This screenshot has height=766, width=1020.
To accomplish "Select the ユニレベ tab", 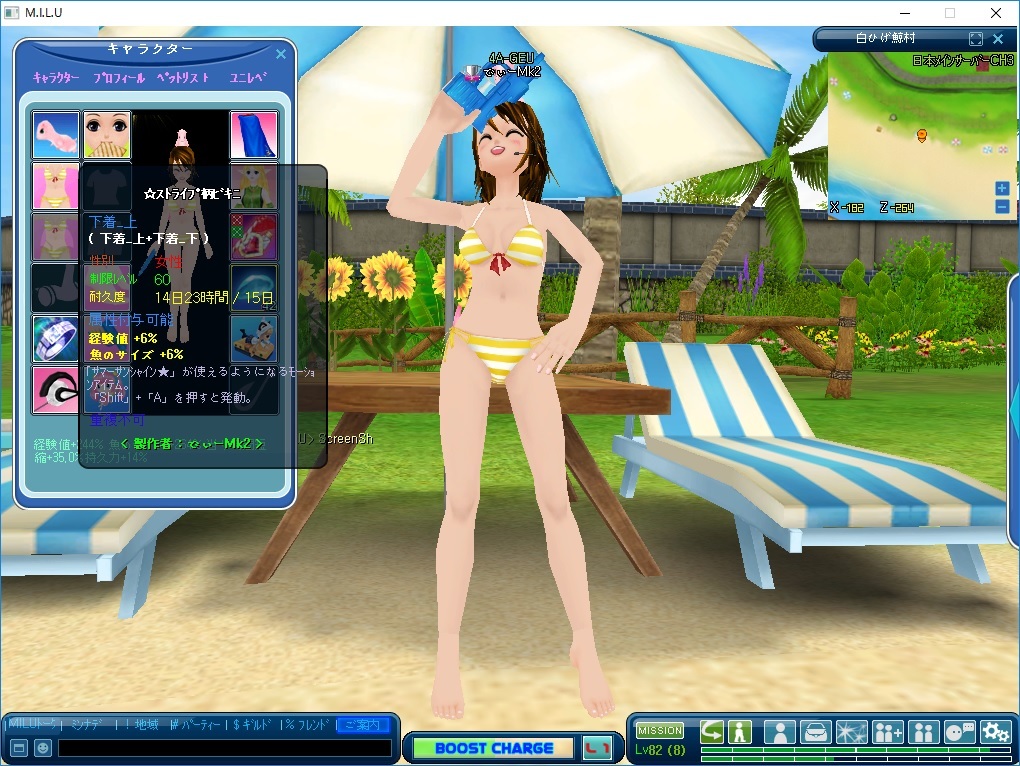I will [x=248, y=78].
